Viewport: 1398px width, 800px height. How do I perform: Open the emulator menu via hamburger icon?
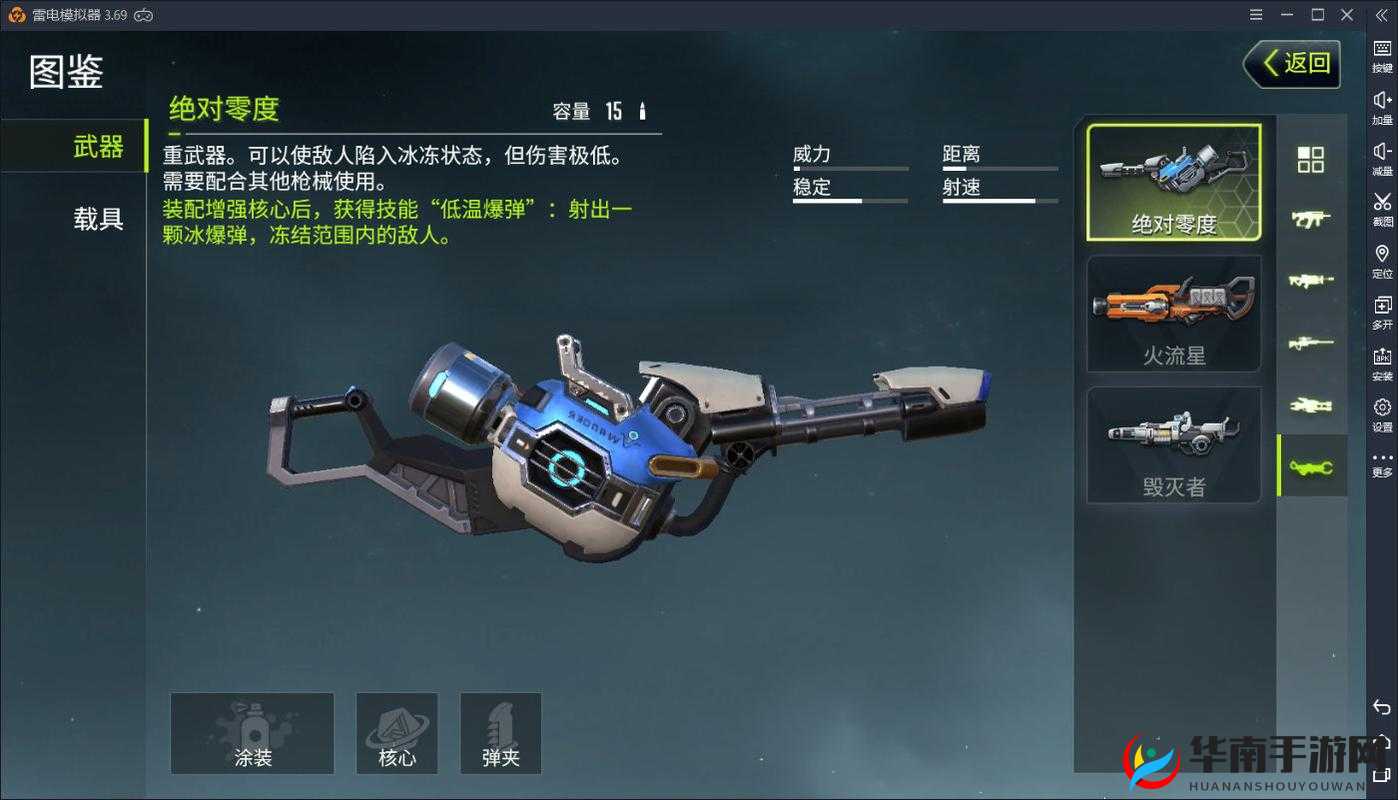pyautogui.click(x=1255, y=14)
